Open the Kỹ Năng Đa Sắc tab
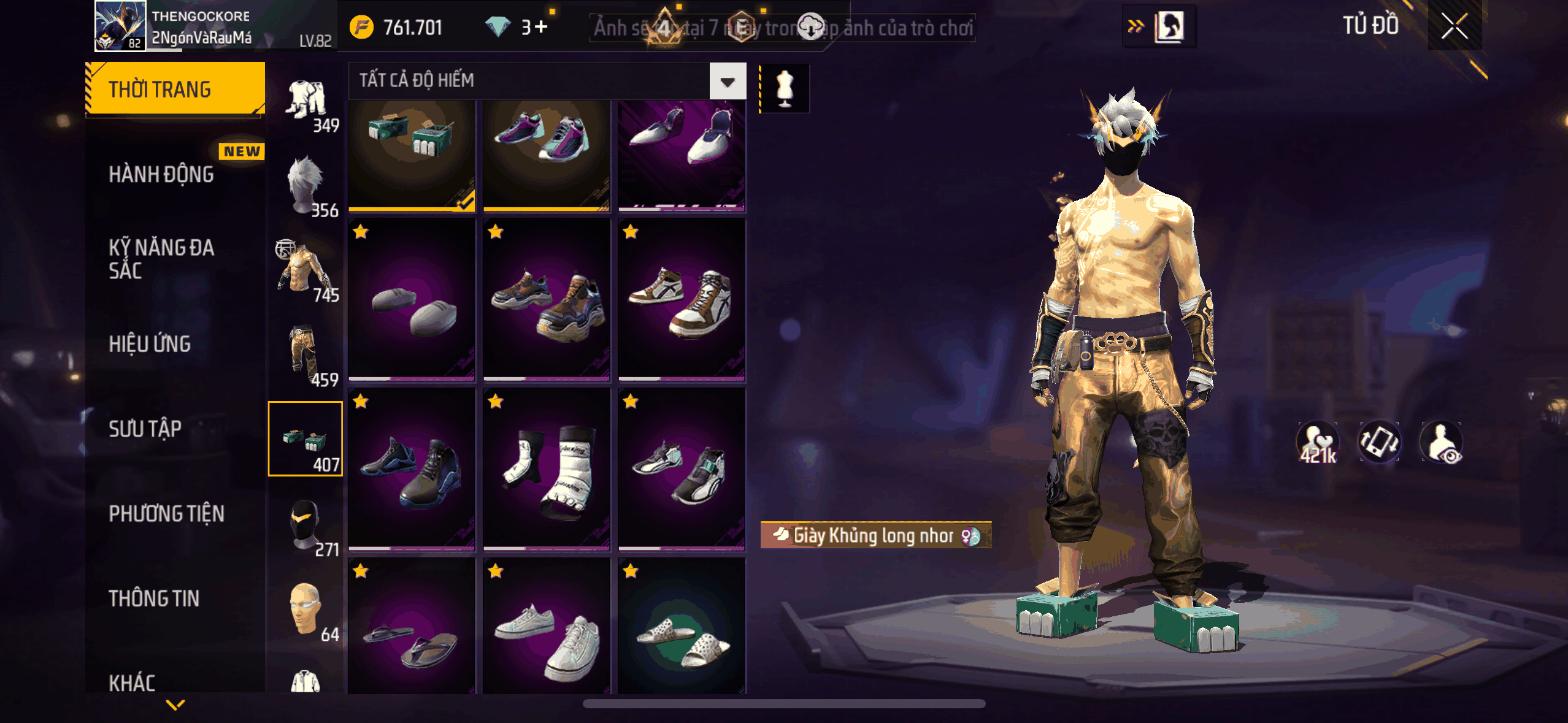 161,259
